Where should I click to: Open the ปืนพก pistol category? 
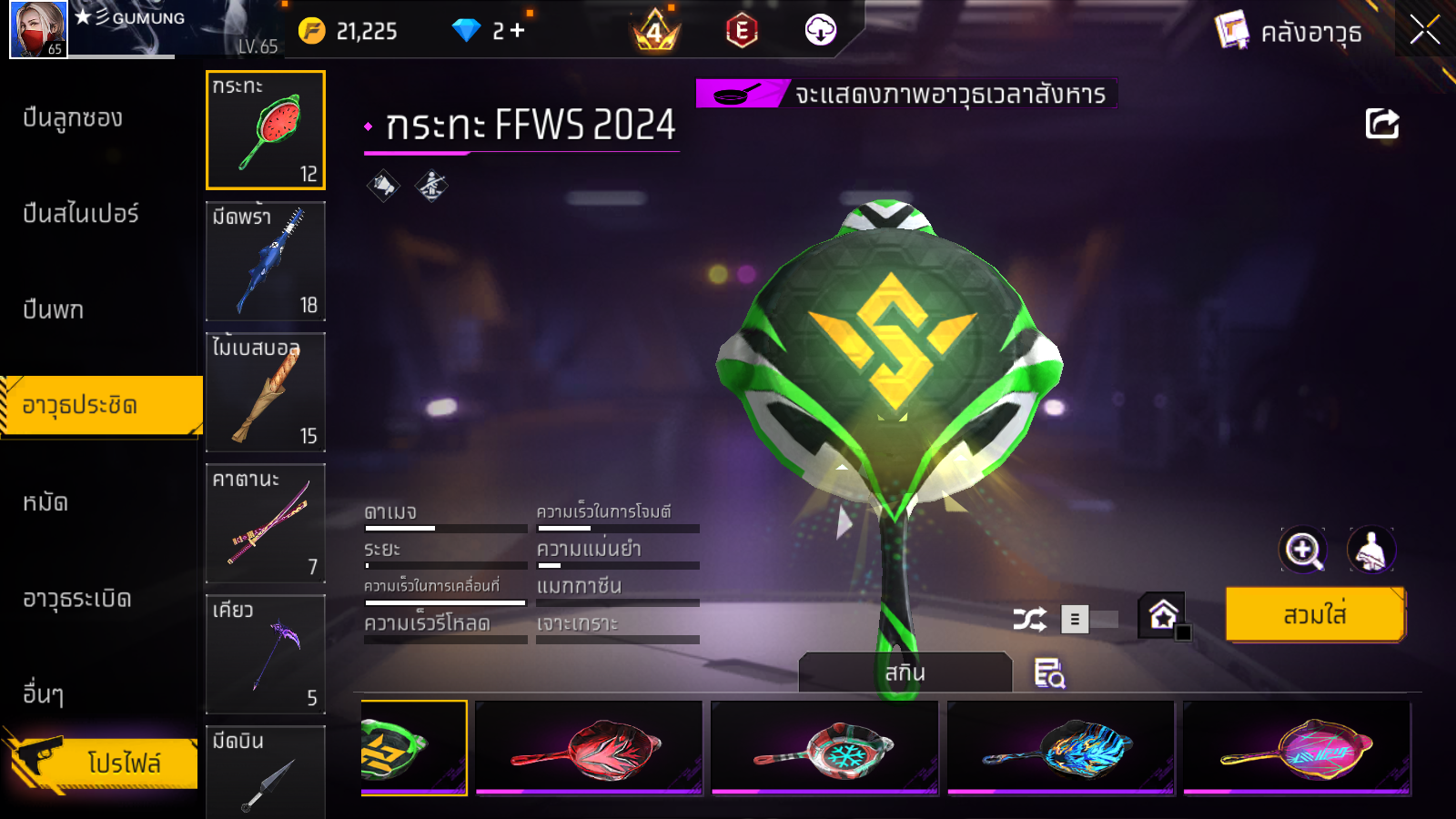pyautogui.click(x=53, y=309)
